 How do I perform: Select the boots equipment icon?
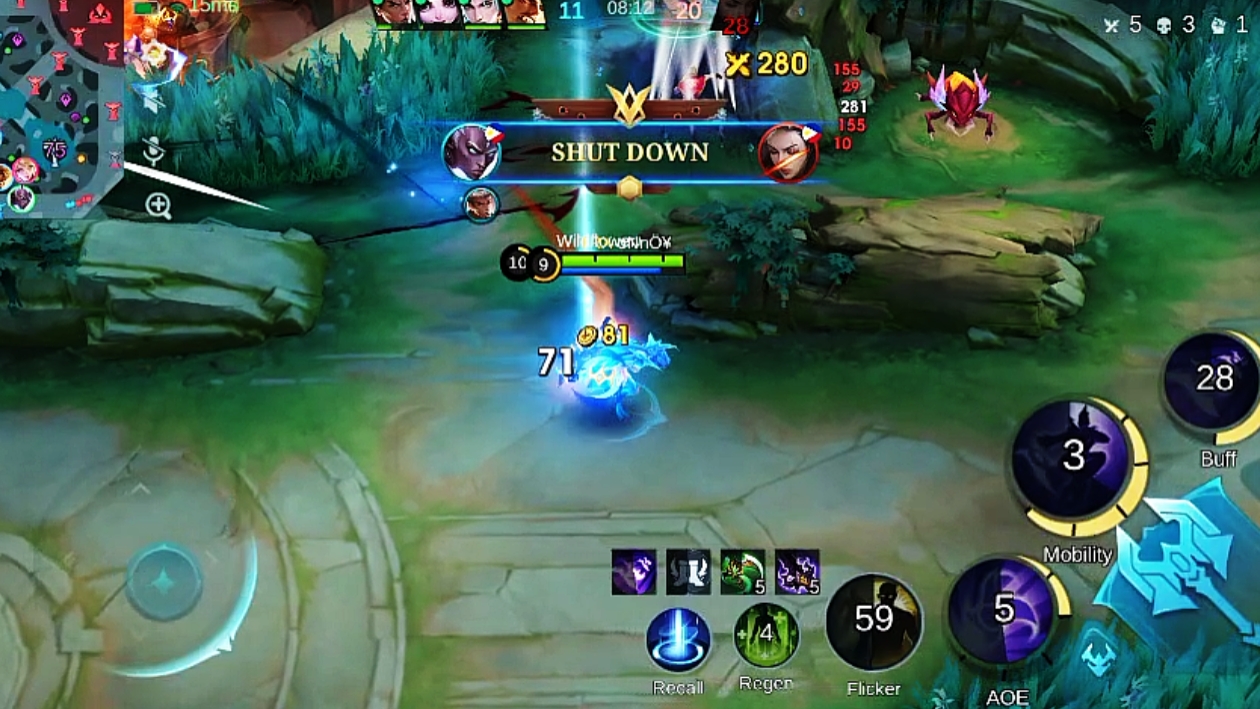[x=688, y=572]
